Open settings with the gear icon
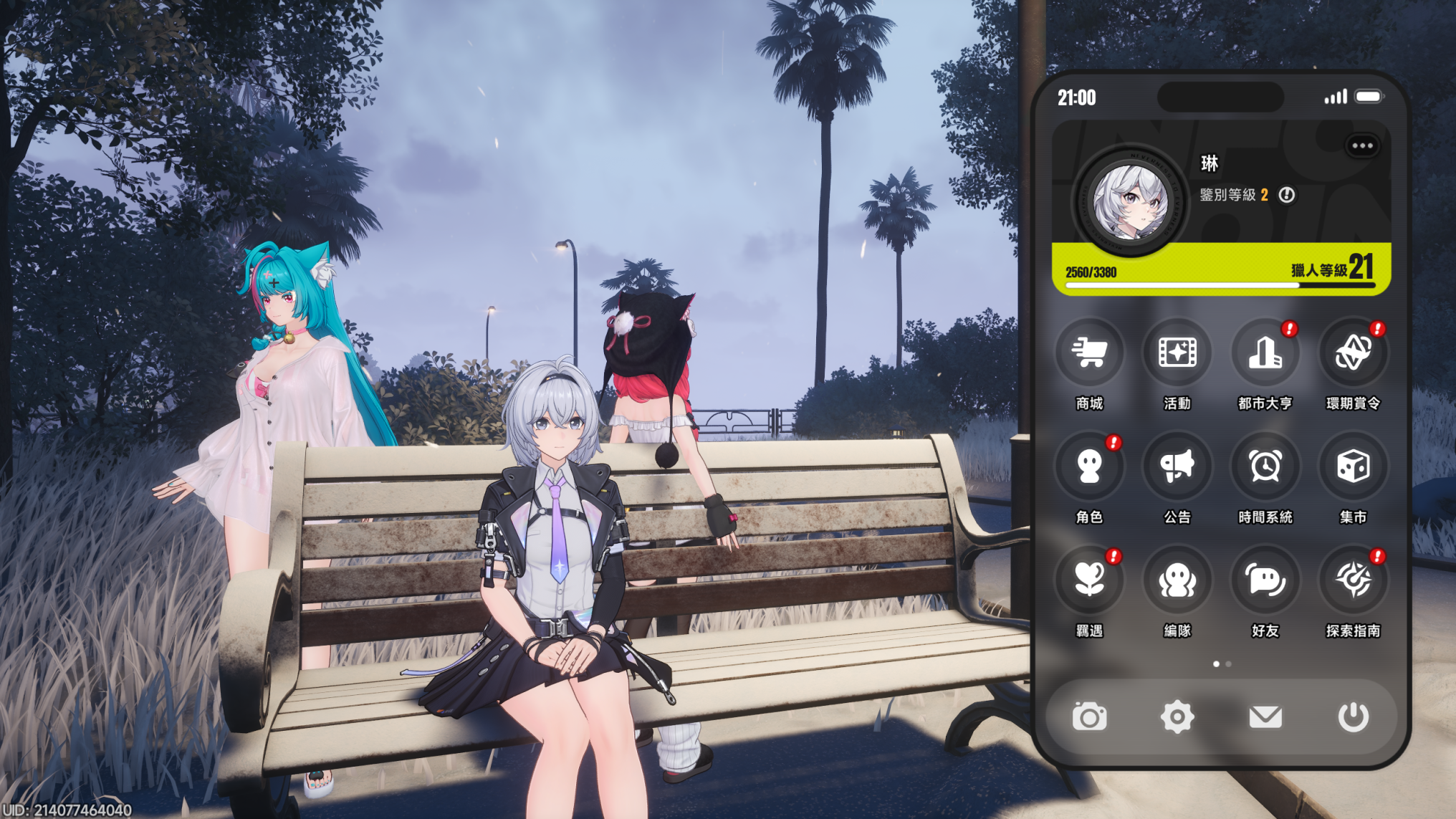Screen dimensions: 1456x819 [1177, 717]
